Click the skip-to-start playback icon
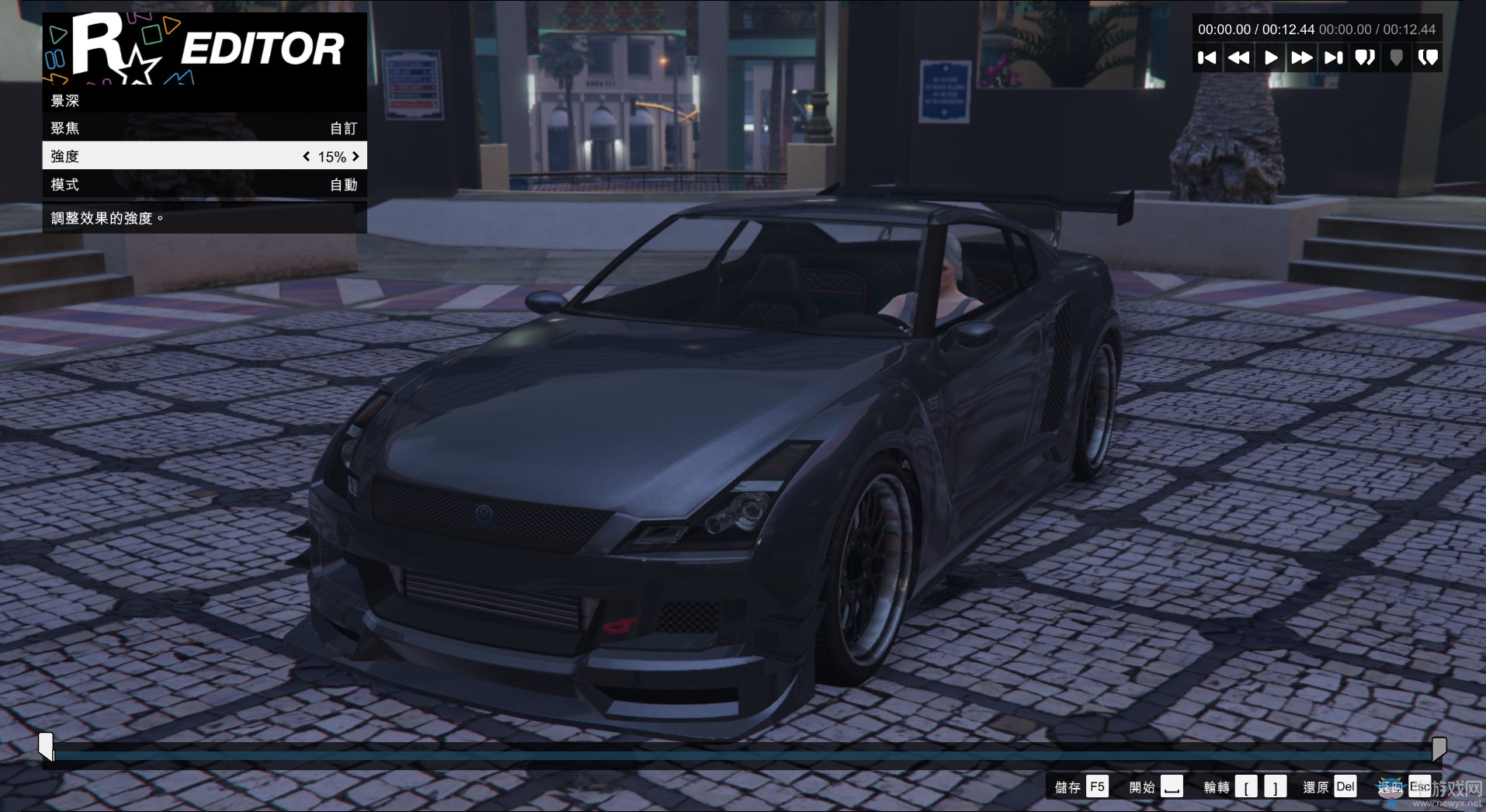 tap(1207, 57)
